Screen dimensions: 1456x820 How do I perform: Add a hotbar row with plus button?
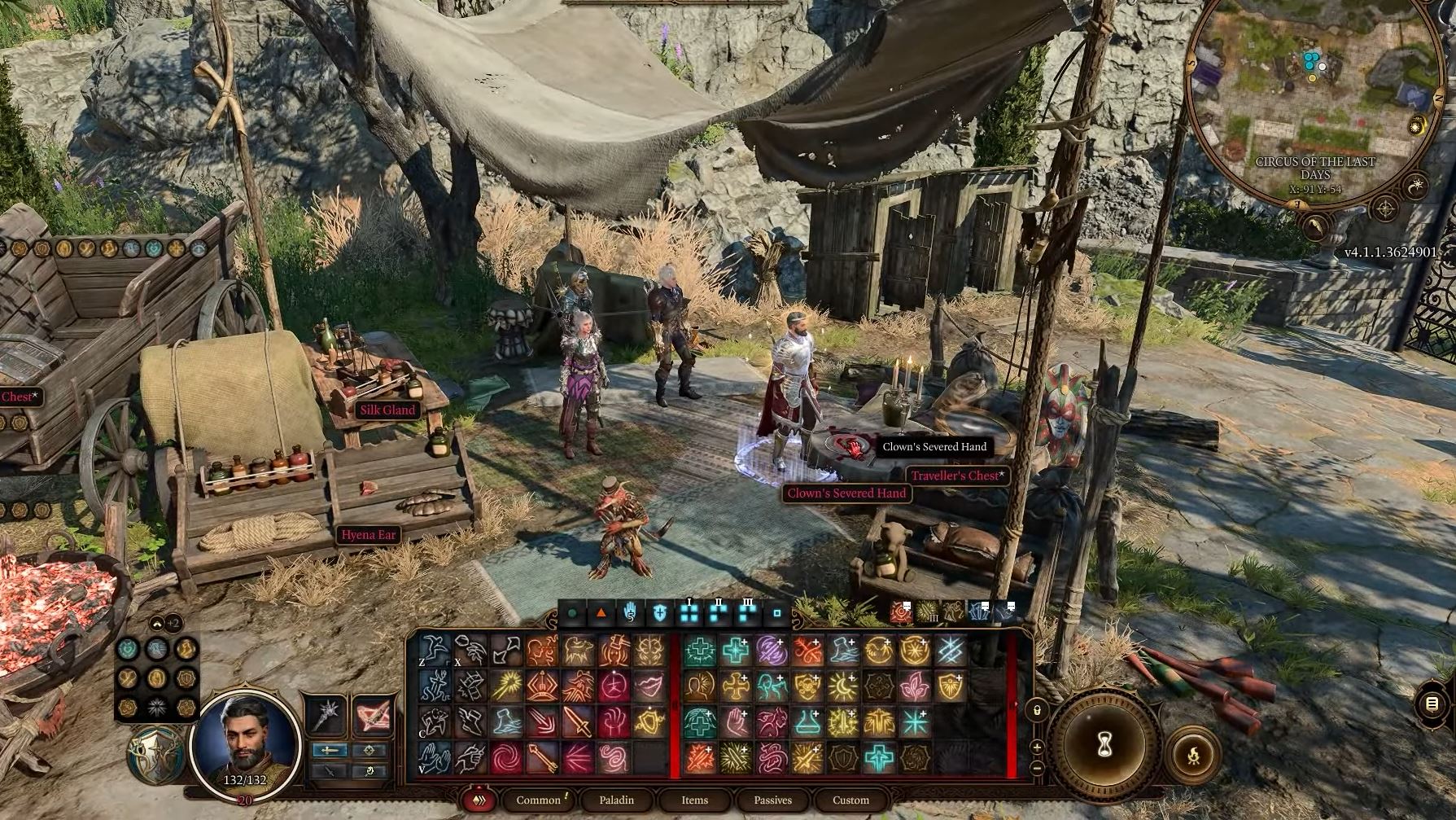pos(1038,747)
